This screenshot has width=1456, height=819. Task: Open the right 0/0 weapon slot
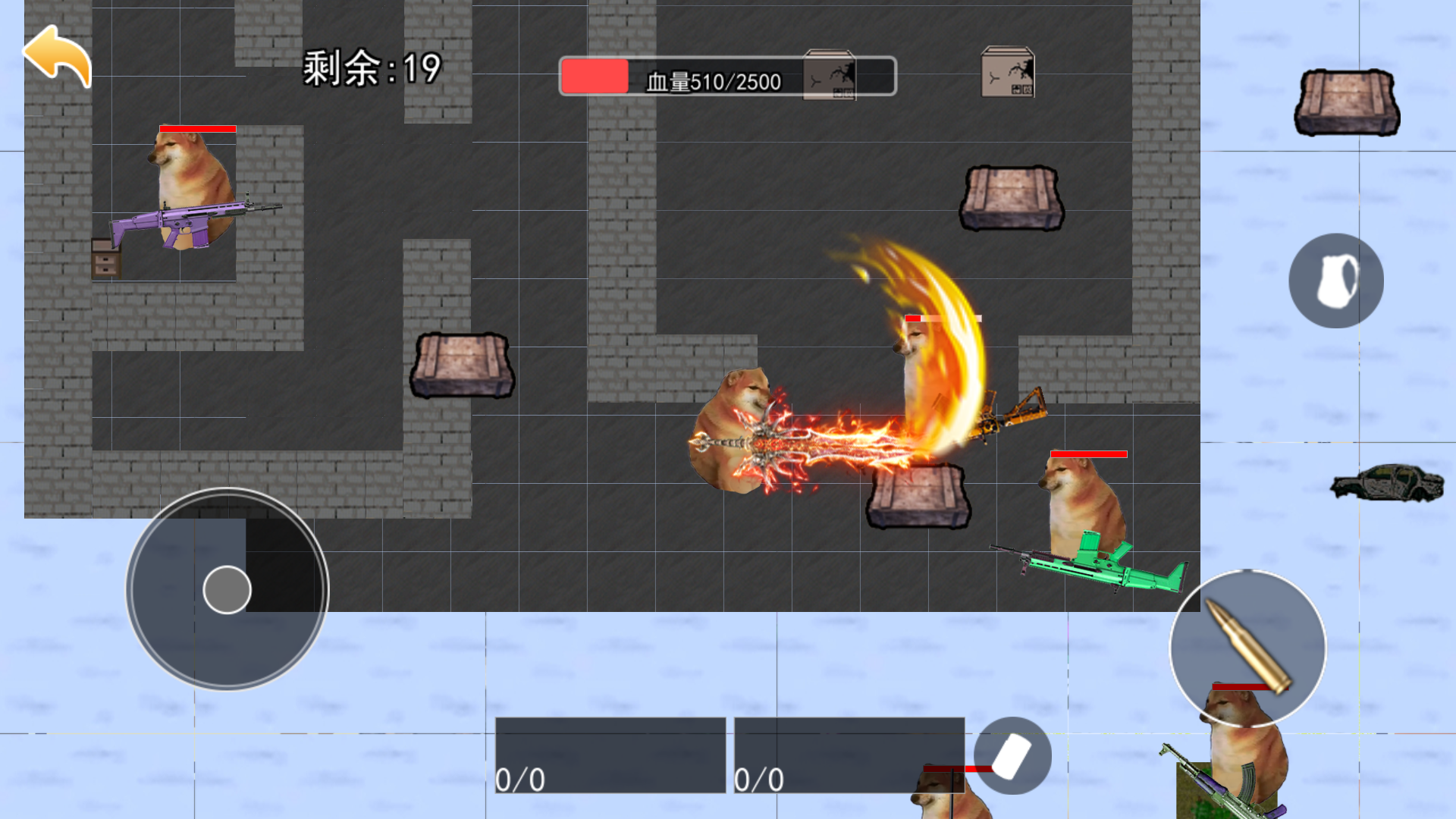[849, 755]
